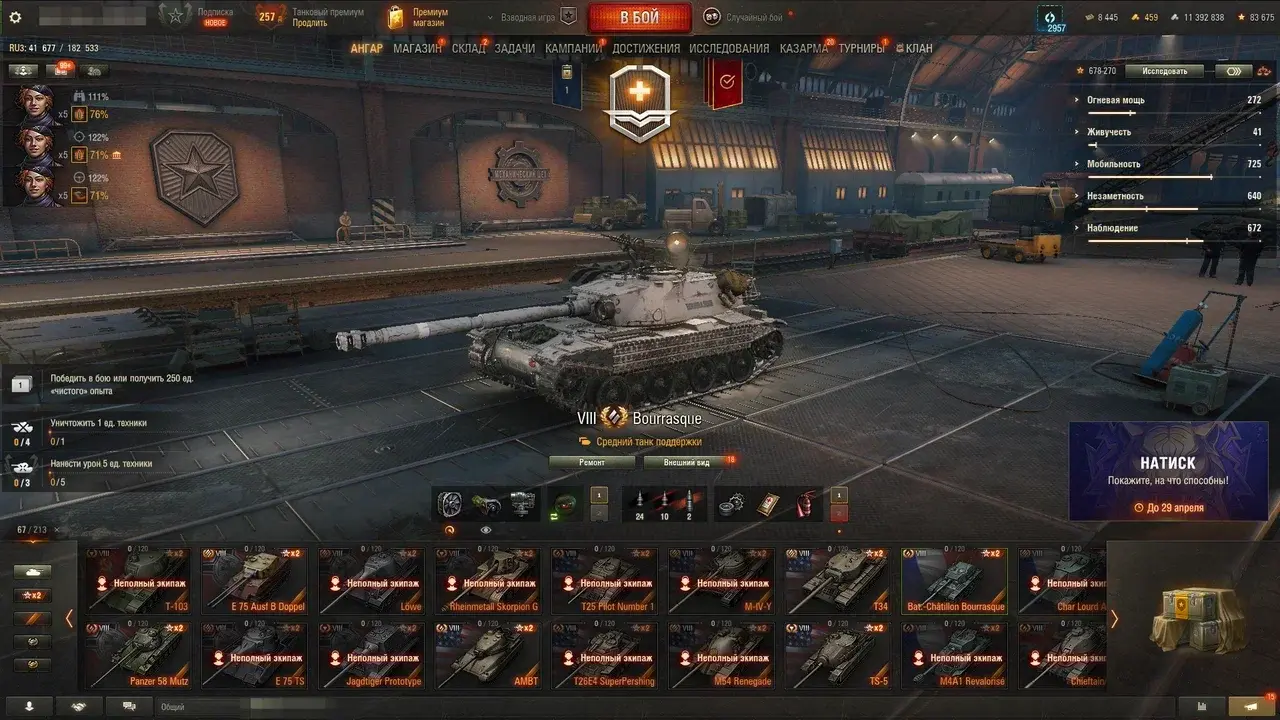Start battle with the В БОЙ button

[639, 18]
